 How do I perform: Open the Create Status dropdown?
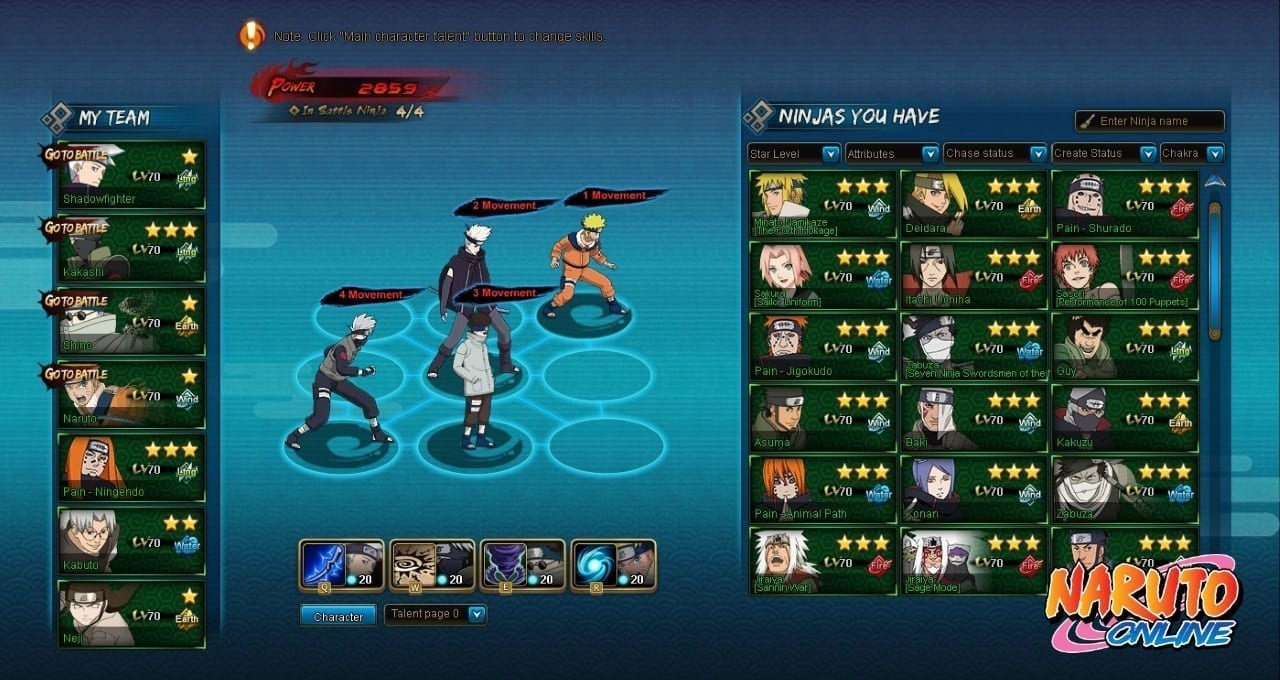(x=1103, y=153)
